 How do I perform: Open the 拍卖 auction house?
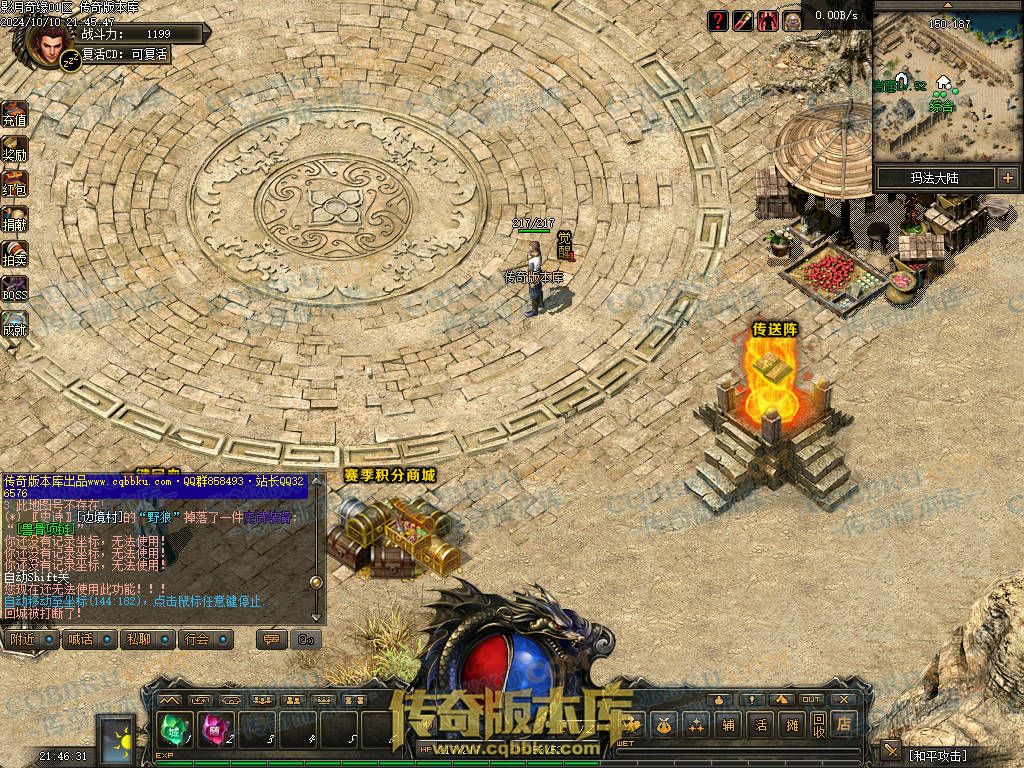pos(14,255)
